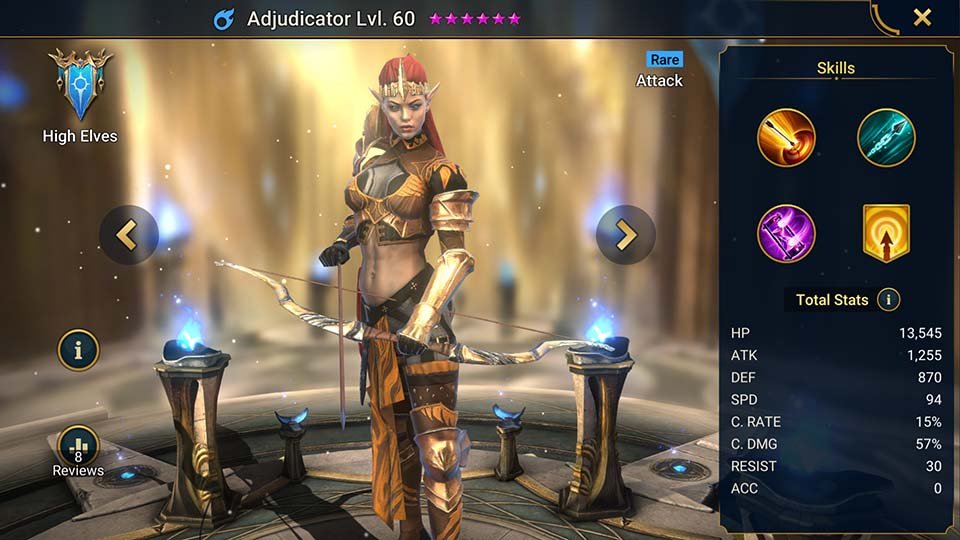
Task: Close the champion info screen
Action: pyautogui.click(x=922, y=17)
